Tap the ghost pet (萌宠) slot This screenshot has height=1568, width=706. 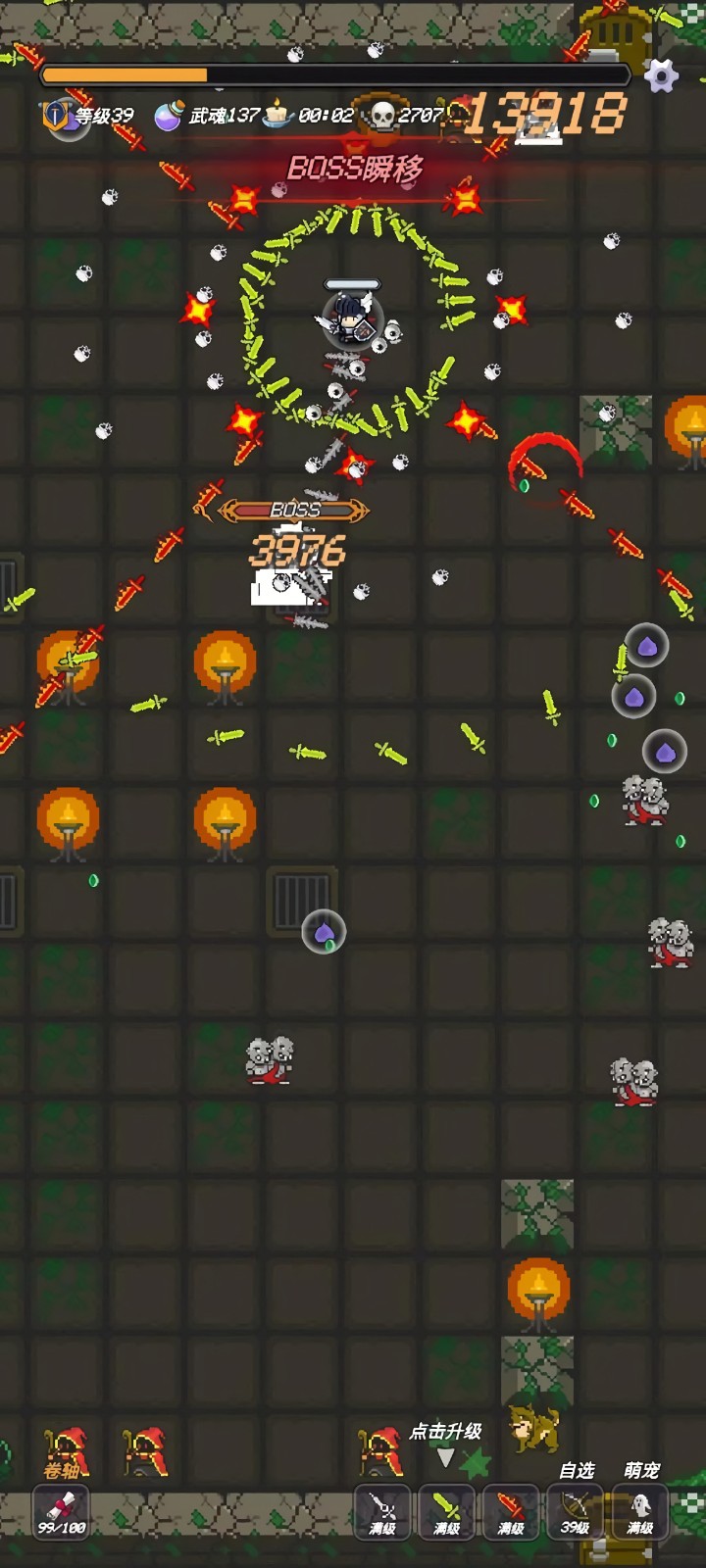pos(640,1511)
